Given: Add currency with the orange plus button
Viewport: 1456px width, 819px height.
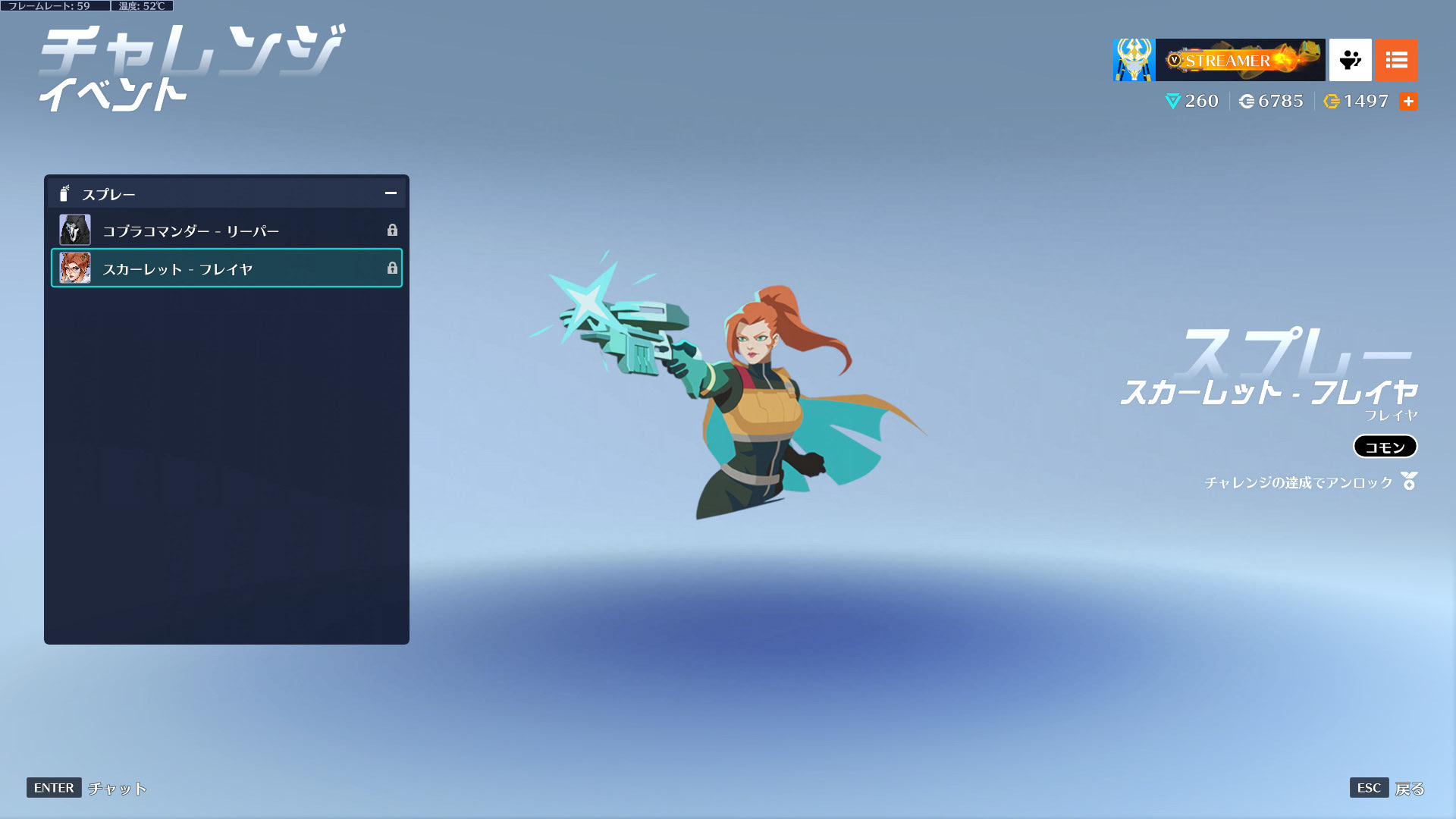Looking at the screenshot, I should [1408, 101].
